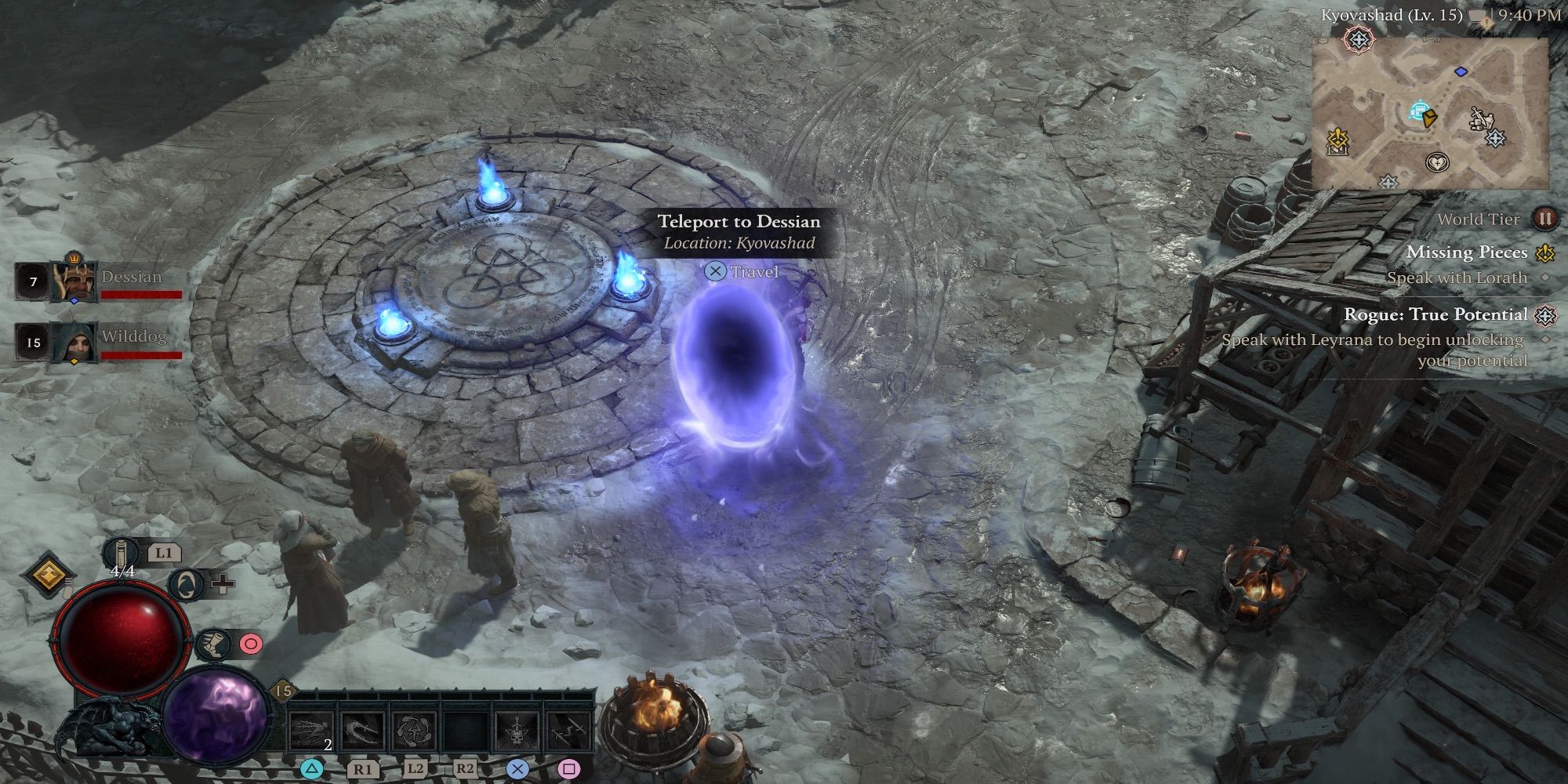Click the World Tier II emblem
Screen dimensions: 1568x784
(x=1544, y=219)
